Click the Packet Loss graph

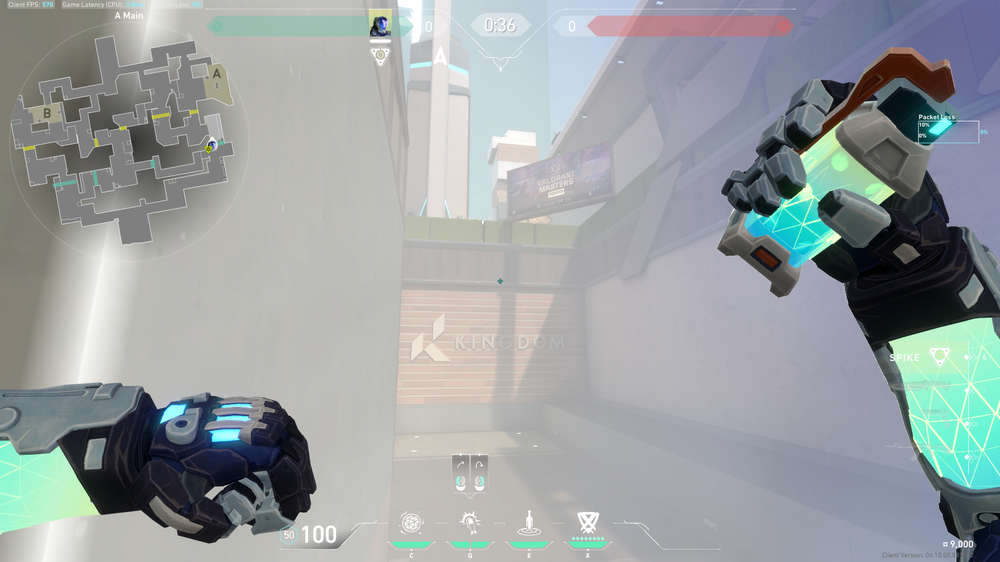pos(948,131)
